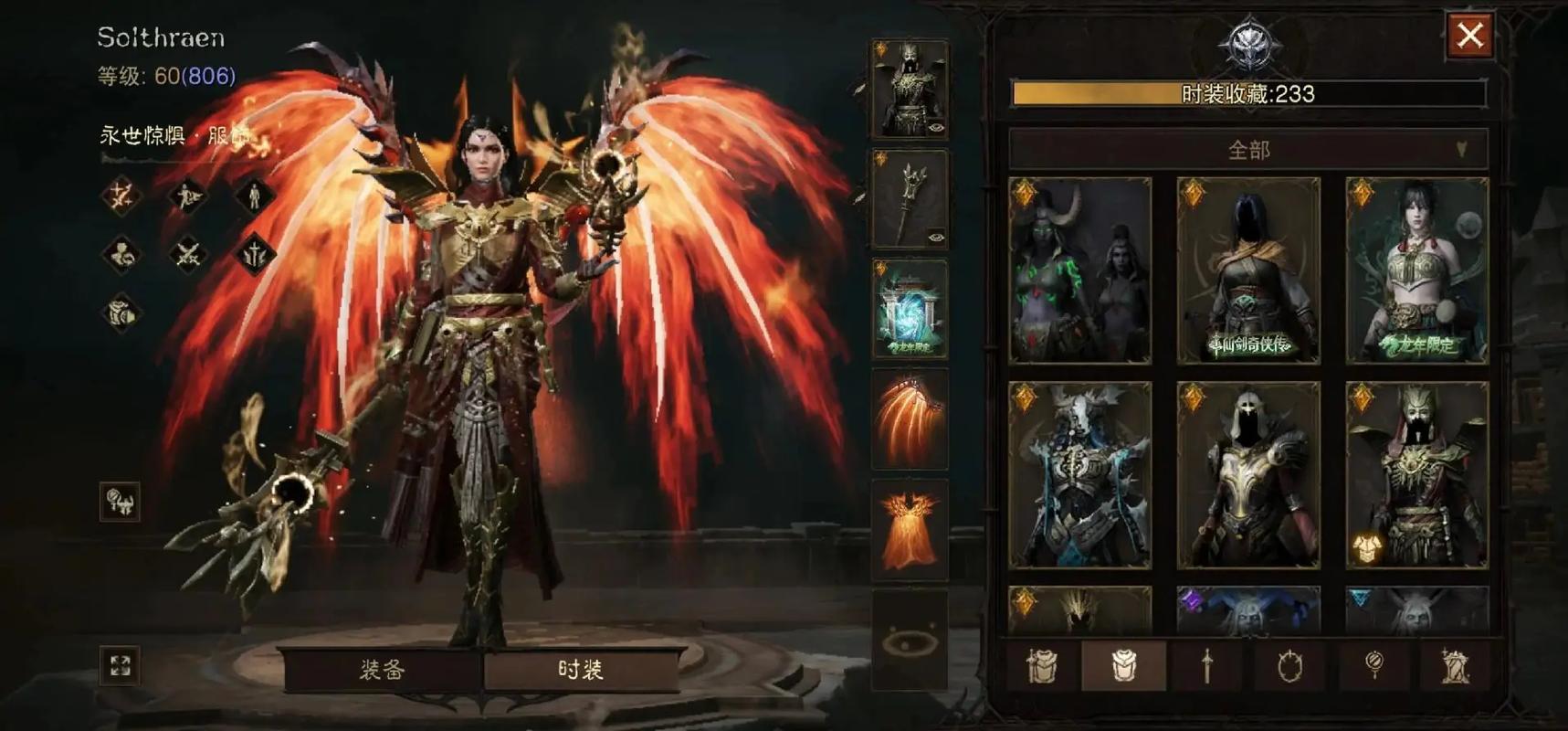This screenshot has width=1568, height=731.
Task: Click the fiery orange cape slot
Action: 910,528
